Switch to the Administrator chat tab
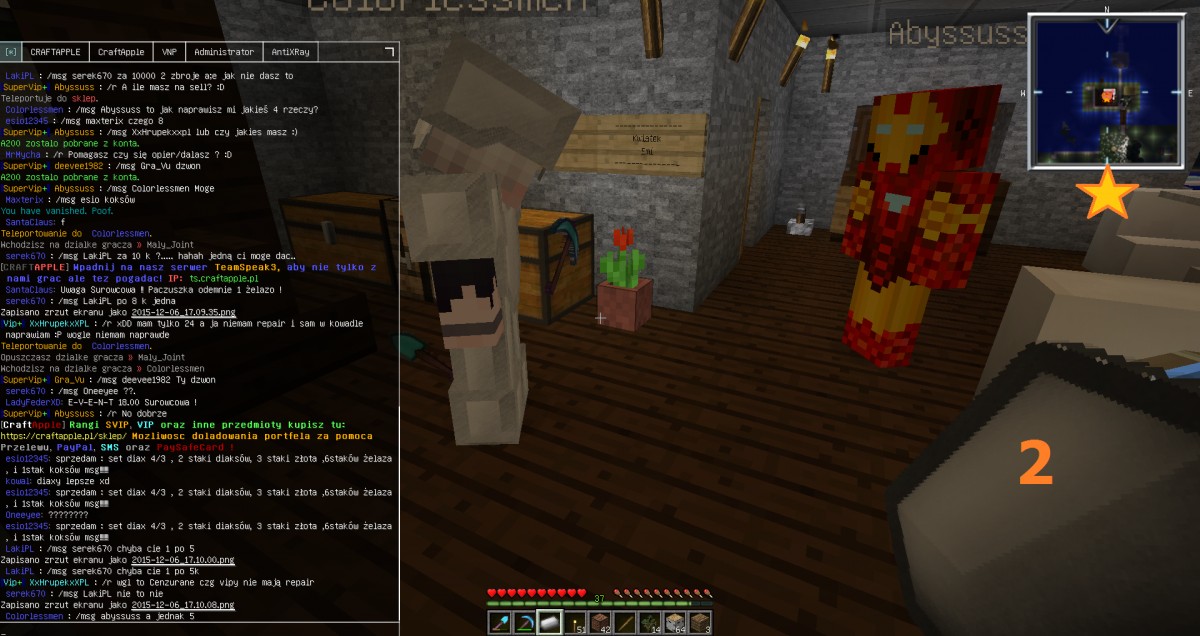 pos(224,52)
